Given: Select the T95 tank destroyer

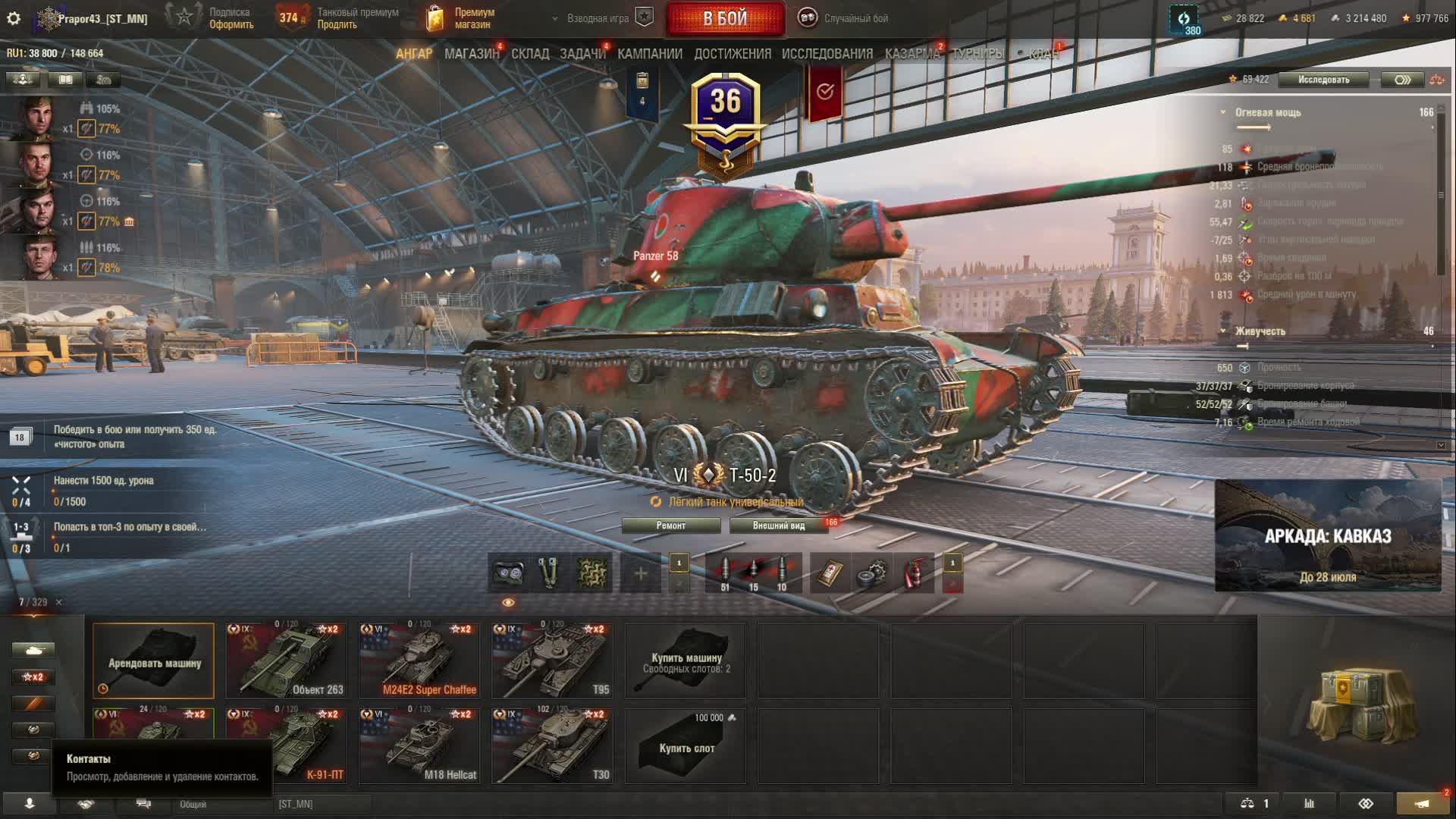Looking at the screenshot, I should pyautogui.click(x=552, y=661).
